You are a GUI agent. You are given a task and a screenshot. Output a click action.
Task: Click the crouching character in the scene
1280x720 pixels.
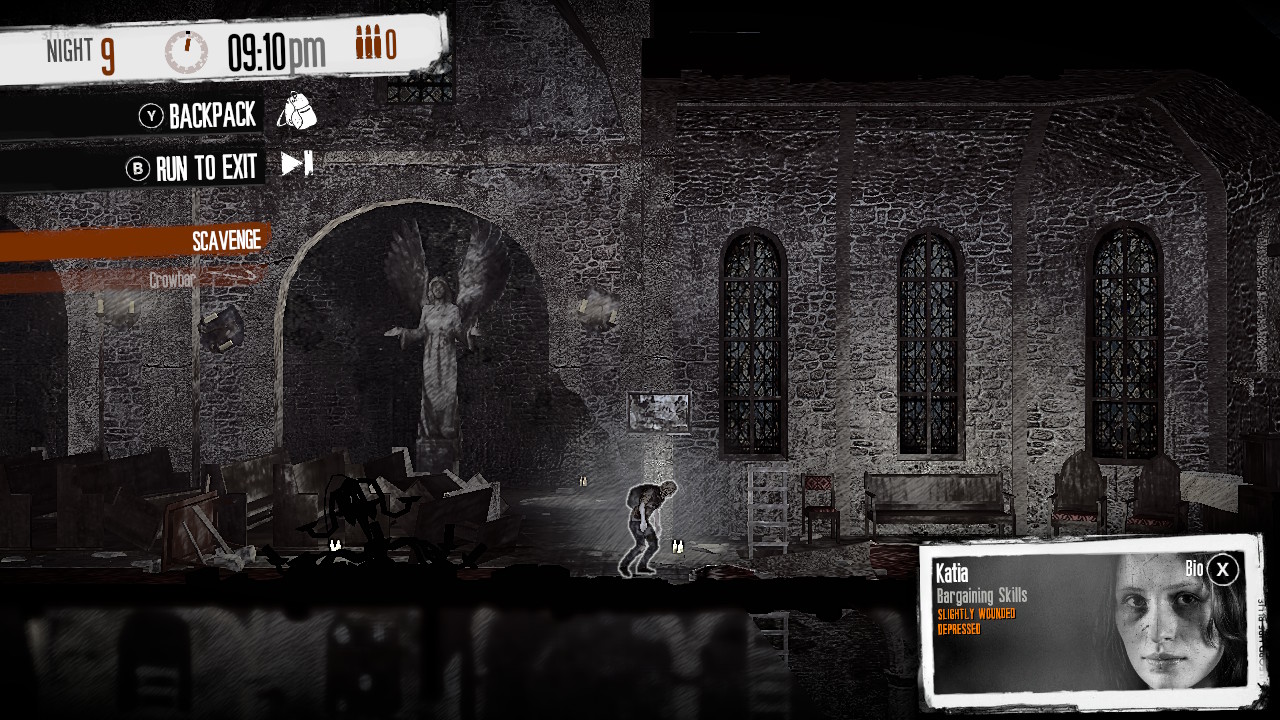(x=648, y=520)
